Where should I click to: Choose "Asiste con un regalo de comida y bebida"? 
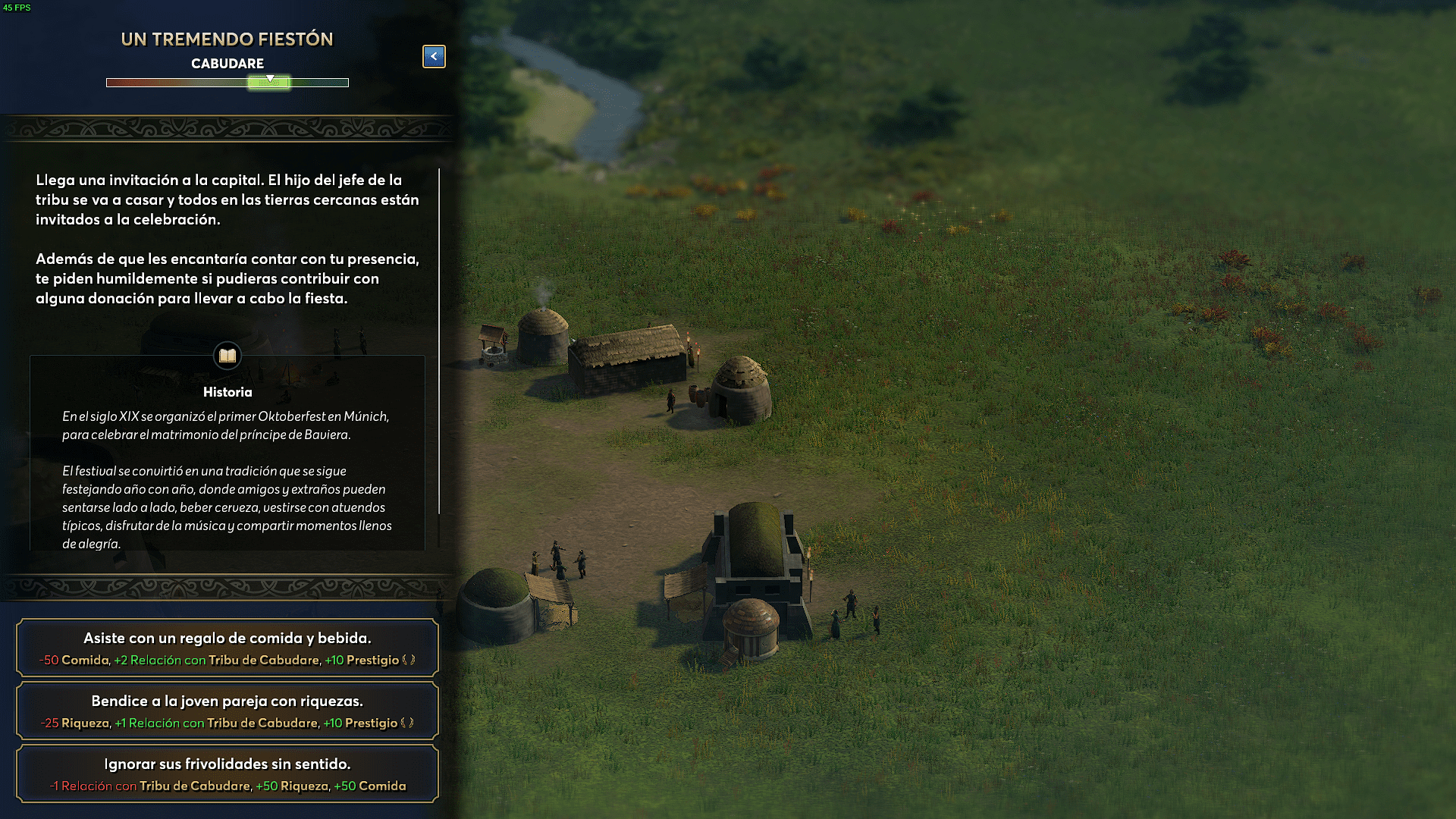point(227,648)
